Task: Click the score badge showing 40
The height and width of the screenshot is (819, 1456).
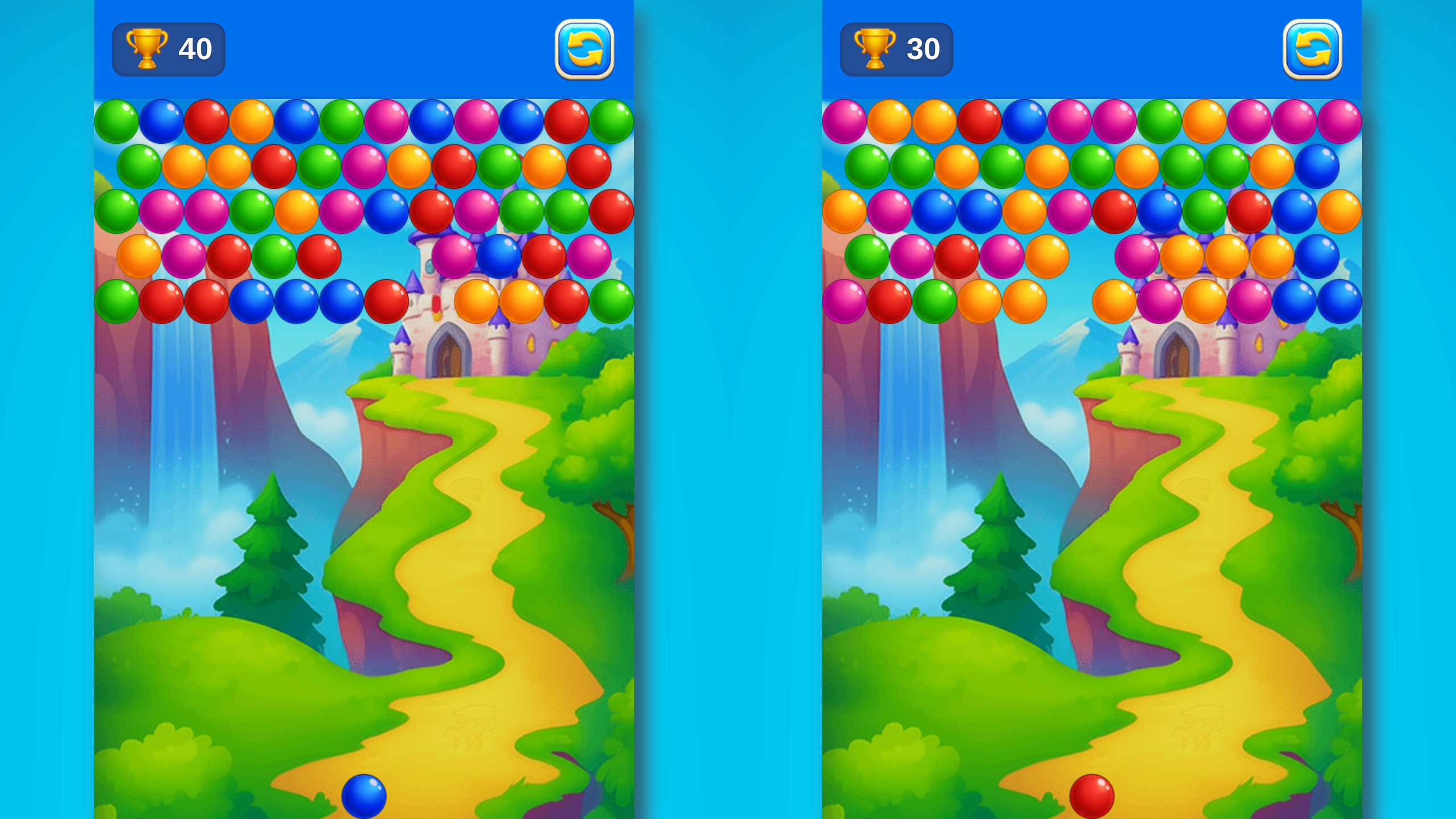Action: tap(169, 50)
